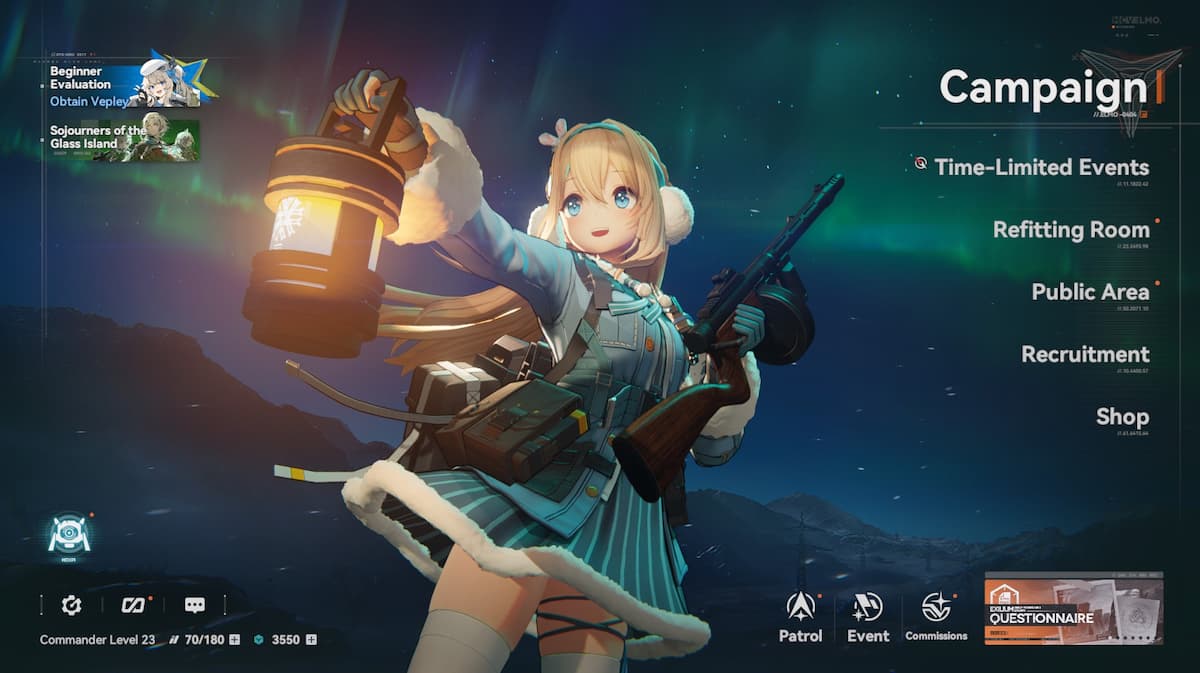1200x673 pixels.
Task: Tap the glowing robot assistant icon
Action: [x=69, y=536]
